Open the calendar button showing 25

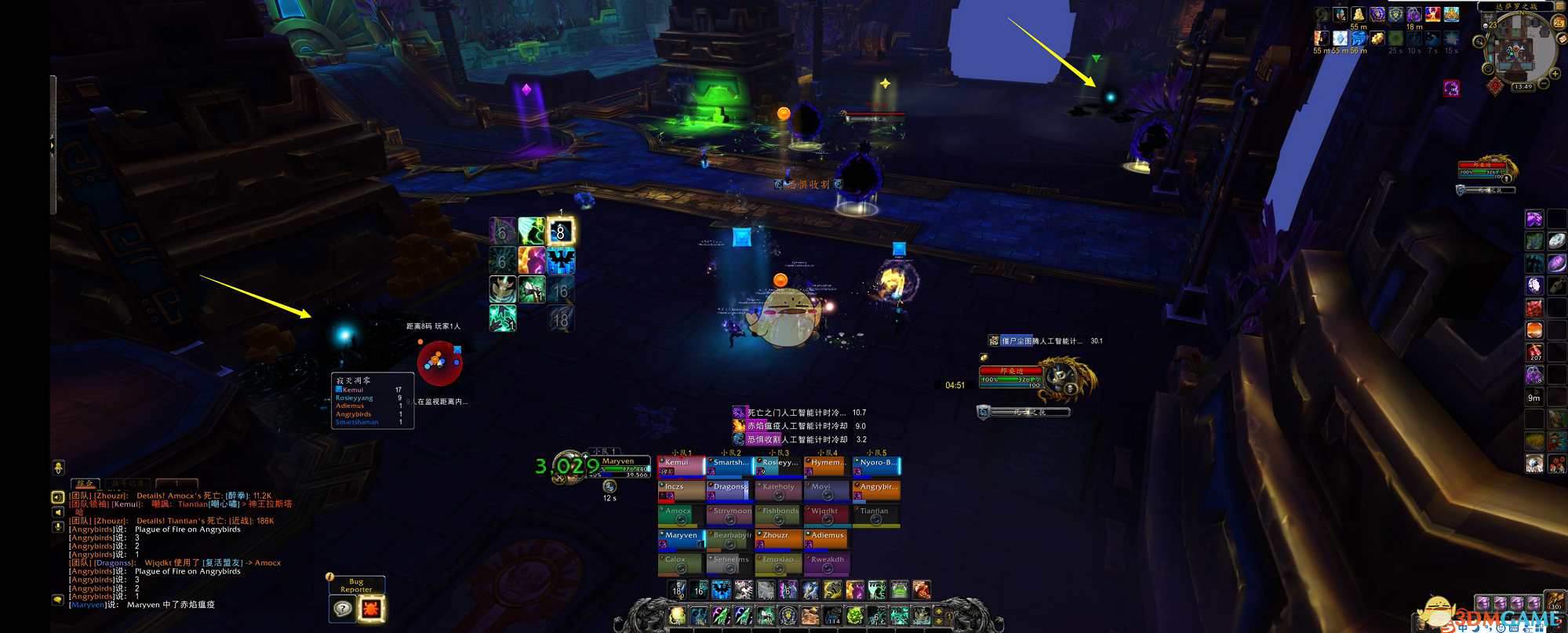point(1559,23)
